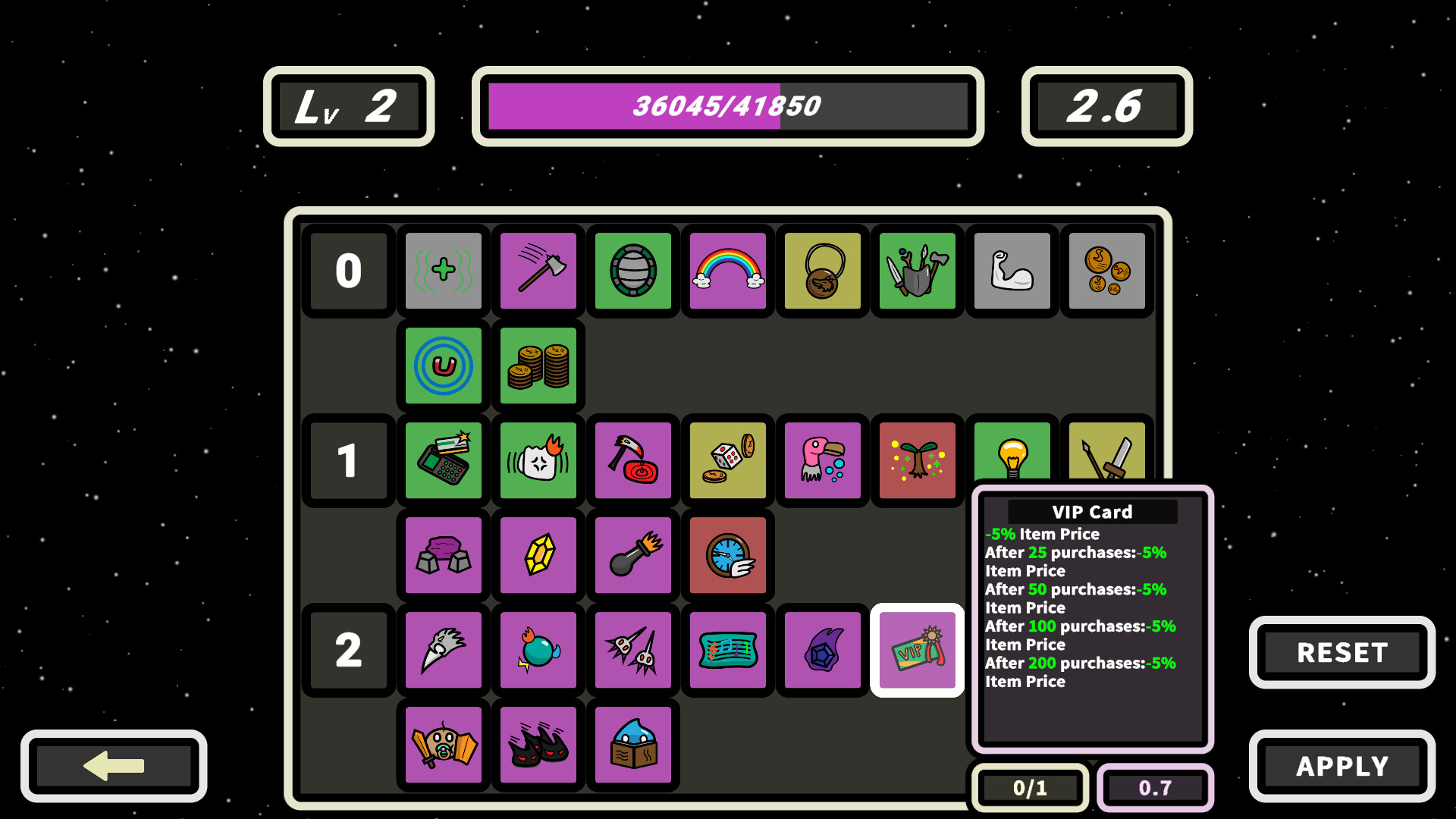The width and height of the screenshot is (1456, 819).
Task: Click the rainbow upgrade icon
Action: [726, 271]
